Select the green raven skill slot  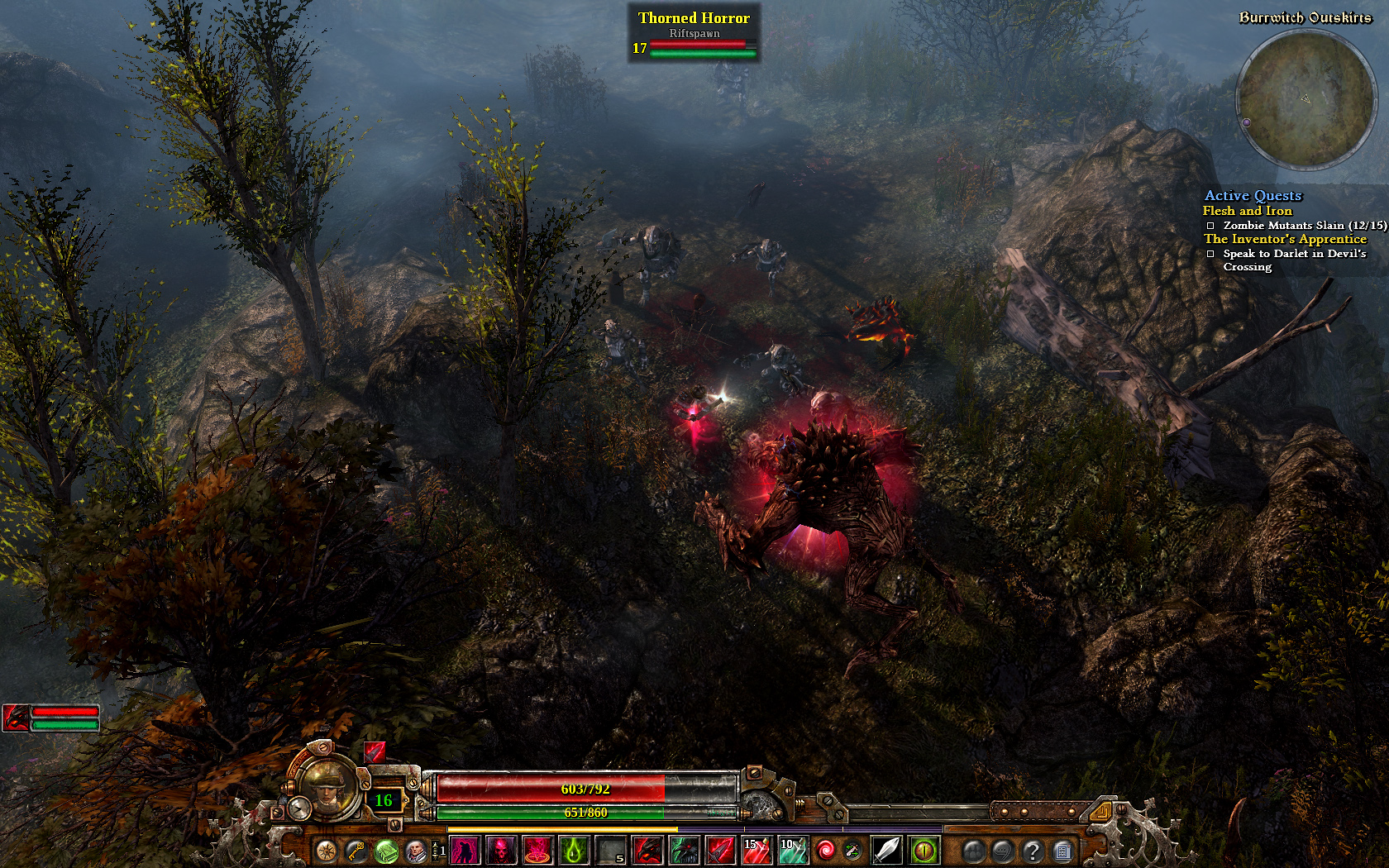pyautogui.click(x=684, y=850)
